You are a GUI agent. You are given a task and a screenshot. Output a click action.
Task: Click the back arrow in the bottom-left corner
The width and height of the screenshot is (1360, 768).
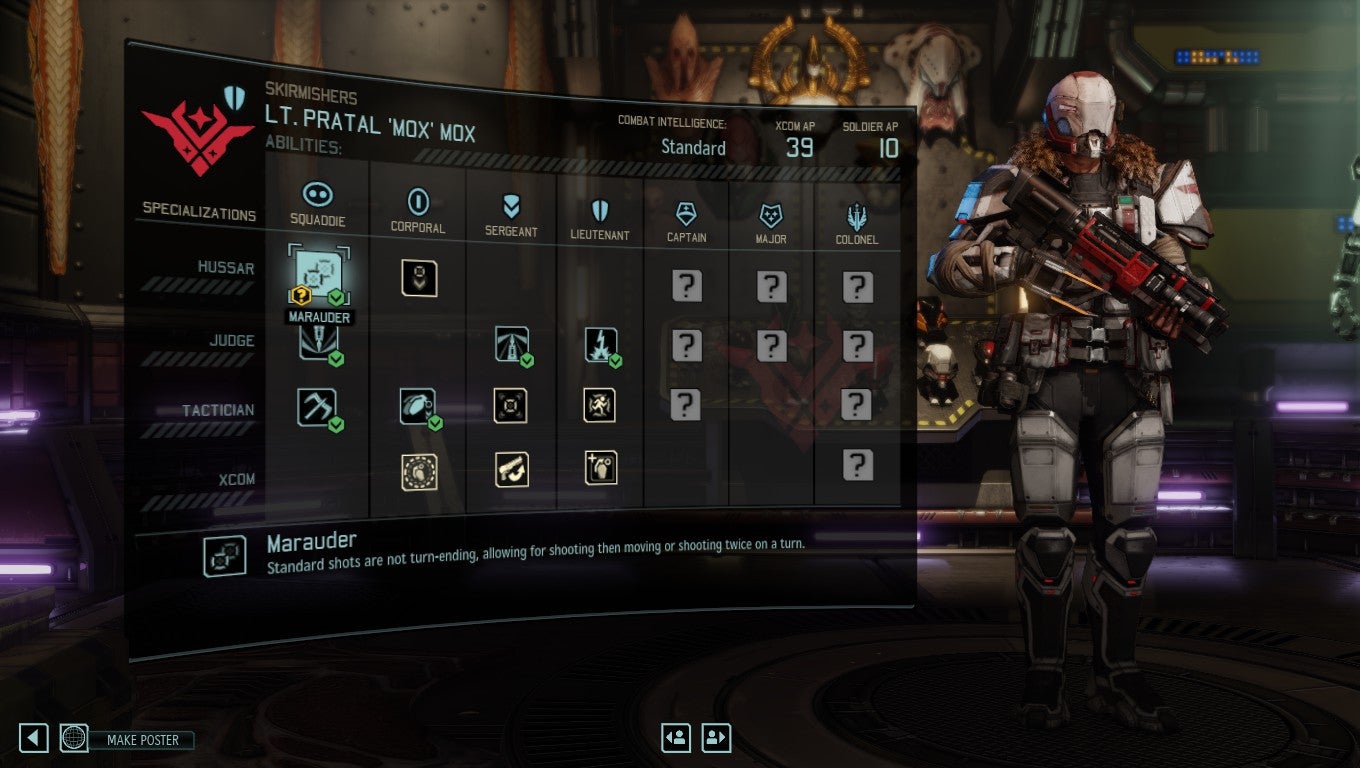[x=33, y=737]
